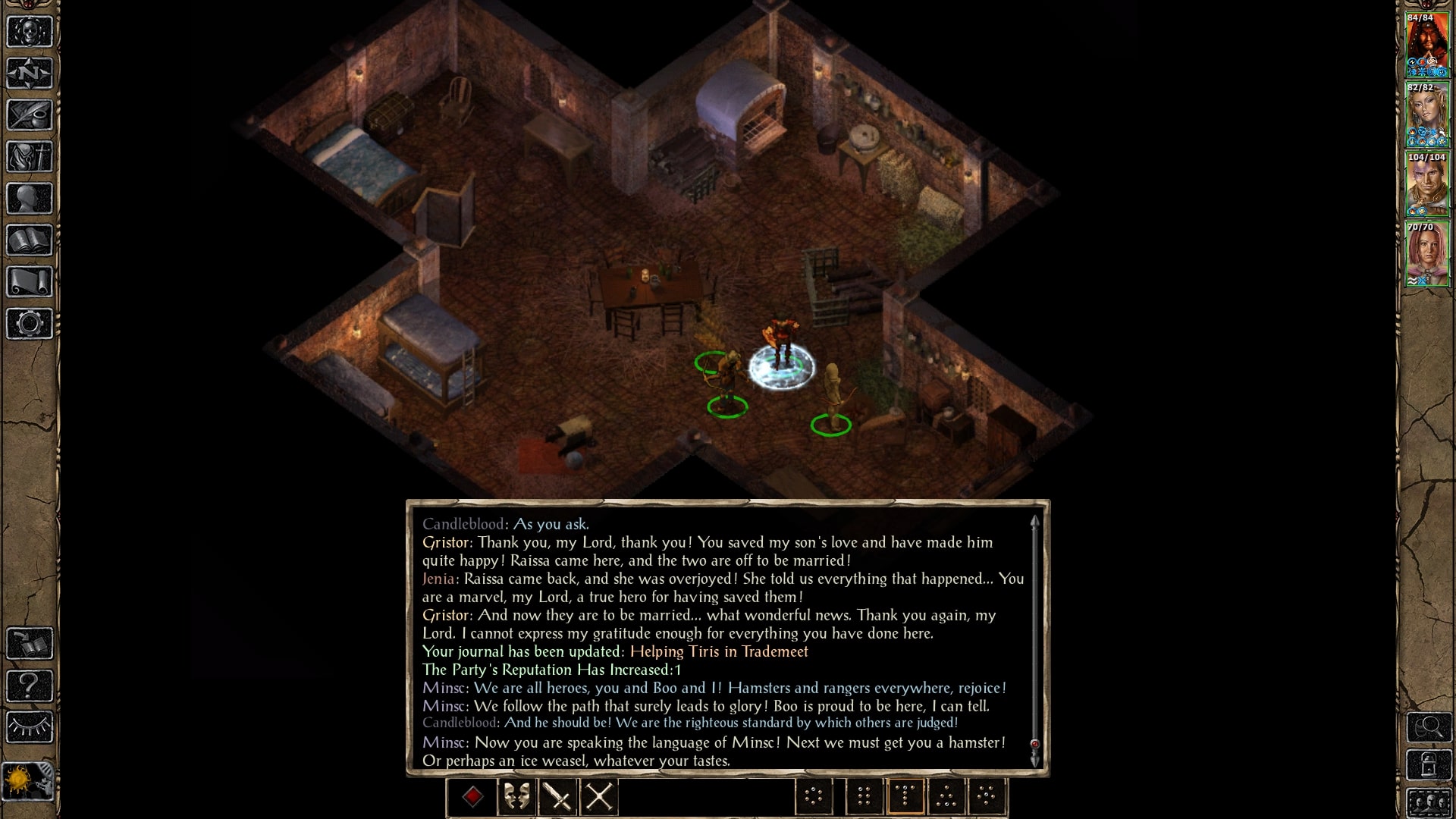
Task: Select the attack action sword icon
Action: (558, 798)
